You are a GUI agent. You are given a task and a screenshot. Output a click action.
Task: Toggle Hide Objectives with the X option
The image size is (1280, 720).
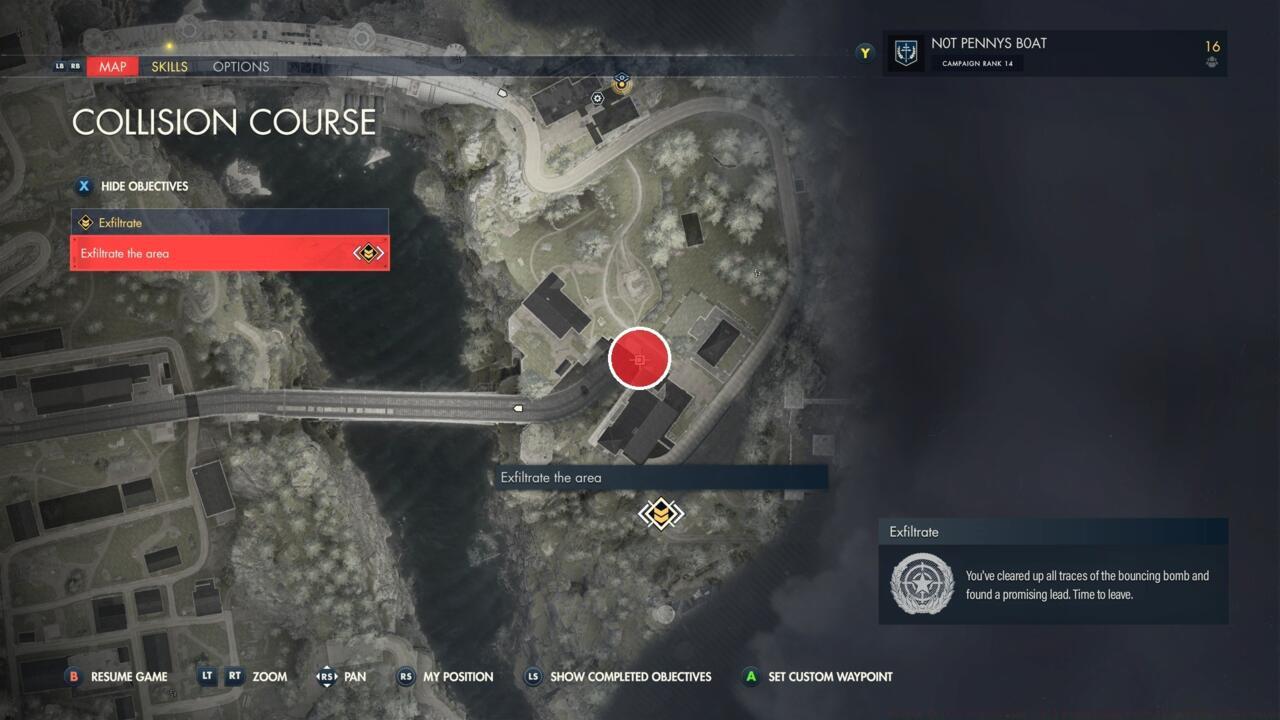pyautogui.click(x=84, y=186)
